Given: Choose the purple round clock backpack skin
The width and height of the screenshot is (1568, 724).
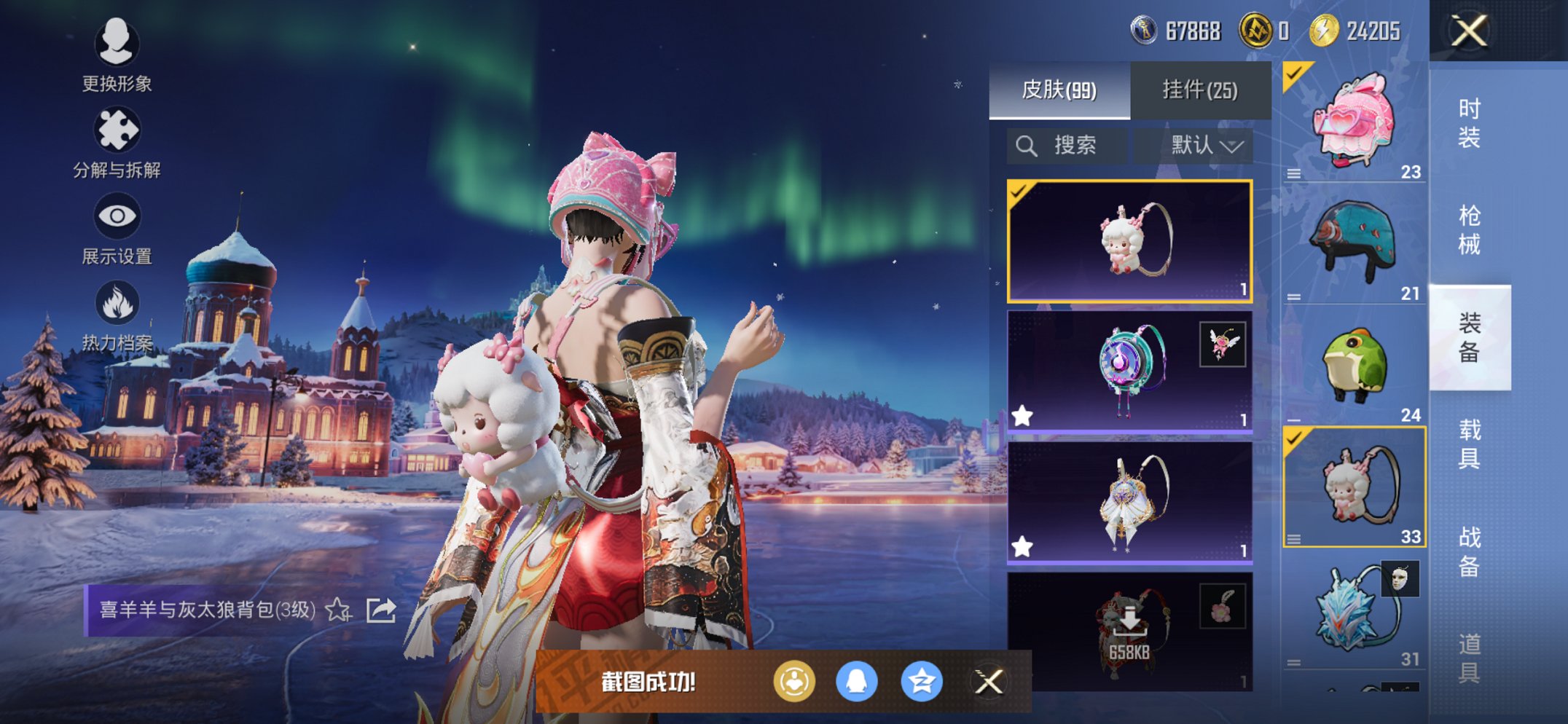Looking at the screenshot, I should click(x=1129, y=371).
